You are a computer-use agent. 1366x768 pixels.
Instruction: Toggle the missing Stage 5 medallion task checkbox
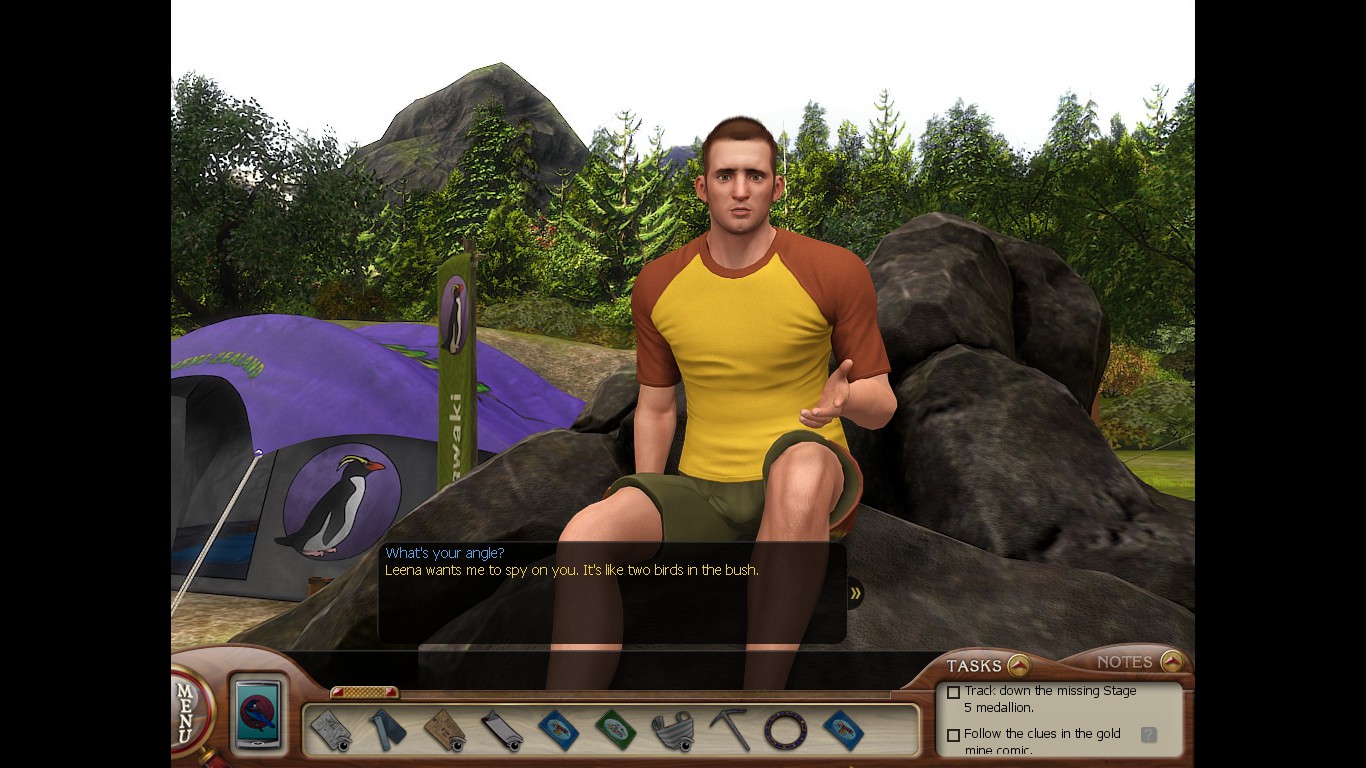954,692
